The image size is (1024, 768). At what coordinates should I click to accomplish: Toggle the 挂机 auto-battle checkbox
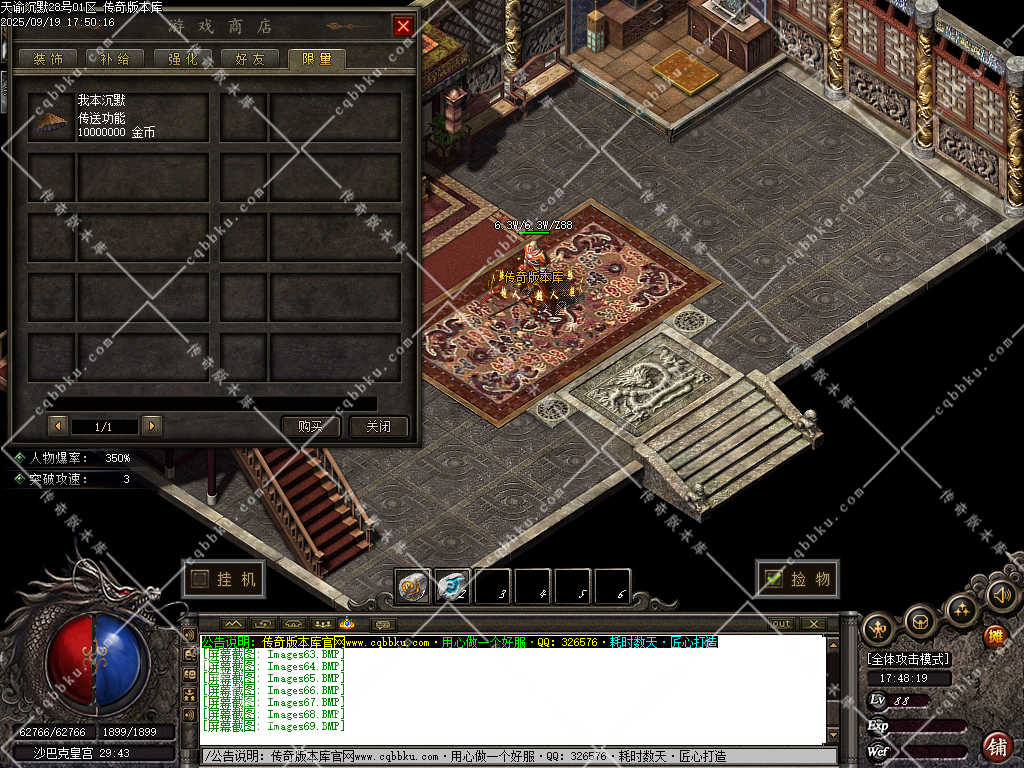(201, 579)
